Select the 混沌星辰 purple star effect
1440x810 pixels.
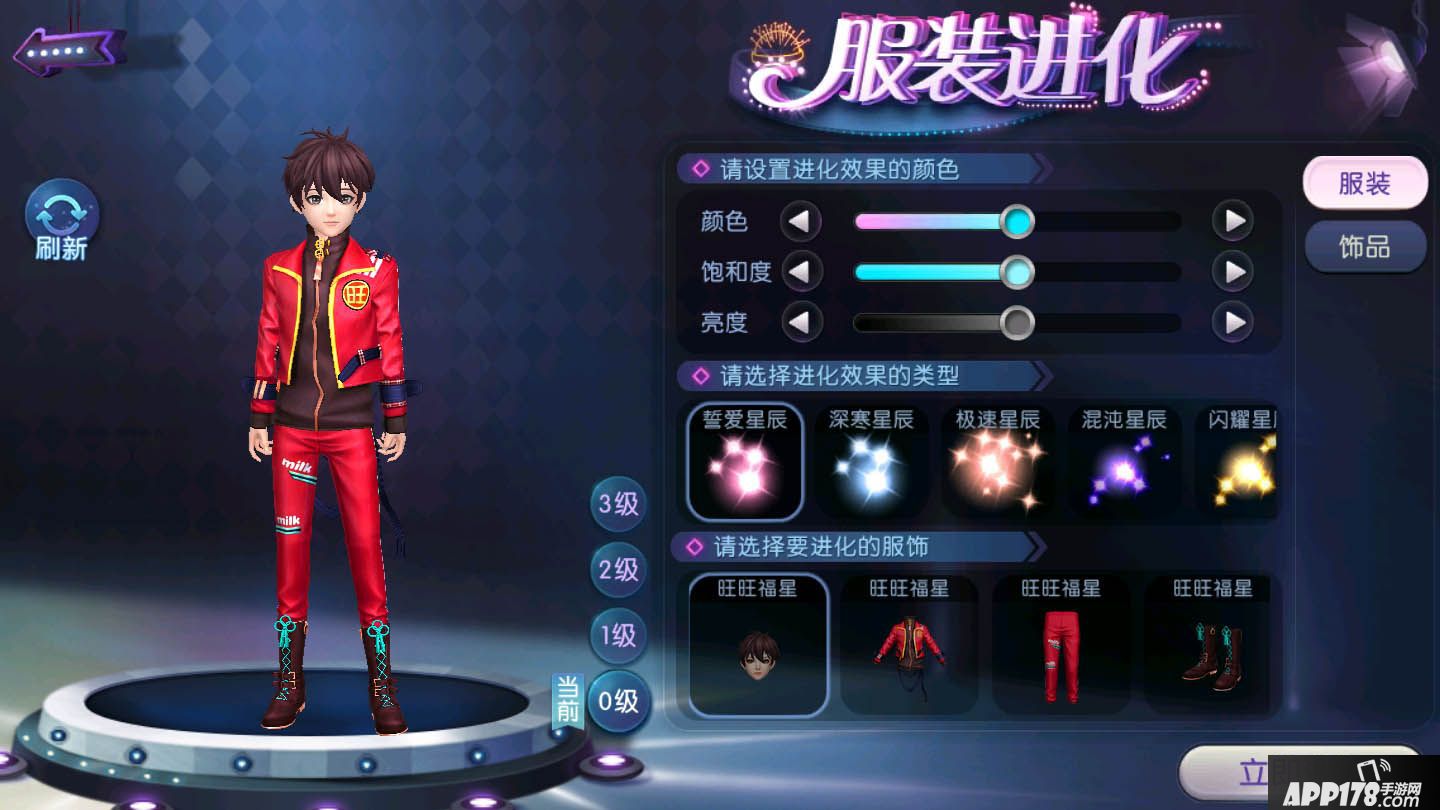(x=1124, y=460)
